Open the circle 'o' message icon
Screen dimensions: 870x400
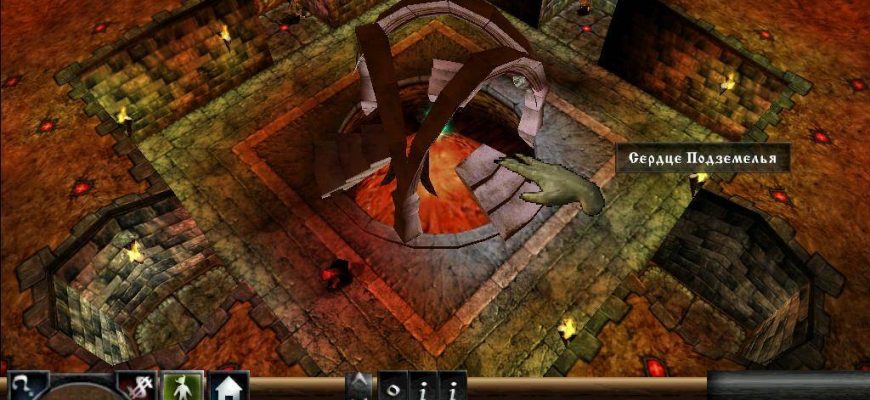(x=393, y=387)
